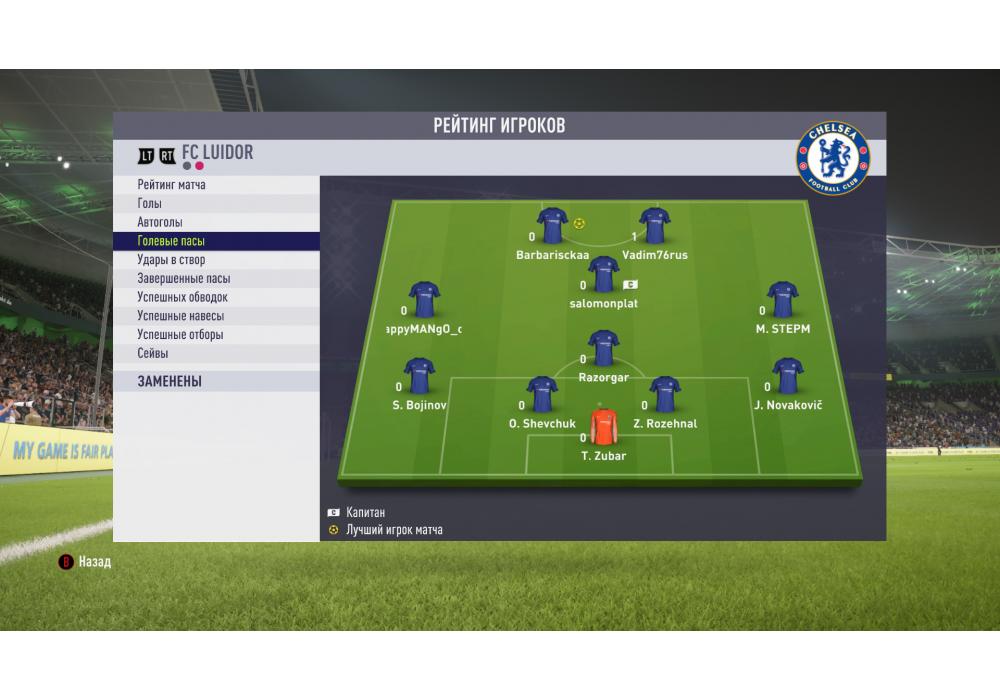The image size is (1000, 700).
Task: Open the ЗАМЕНЕНЫ substitutes section
Action: 216,381
